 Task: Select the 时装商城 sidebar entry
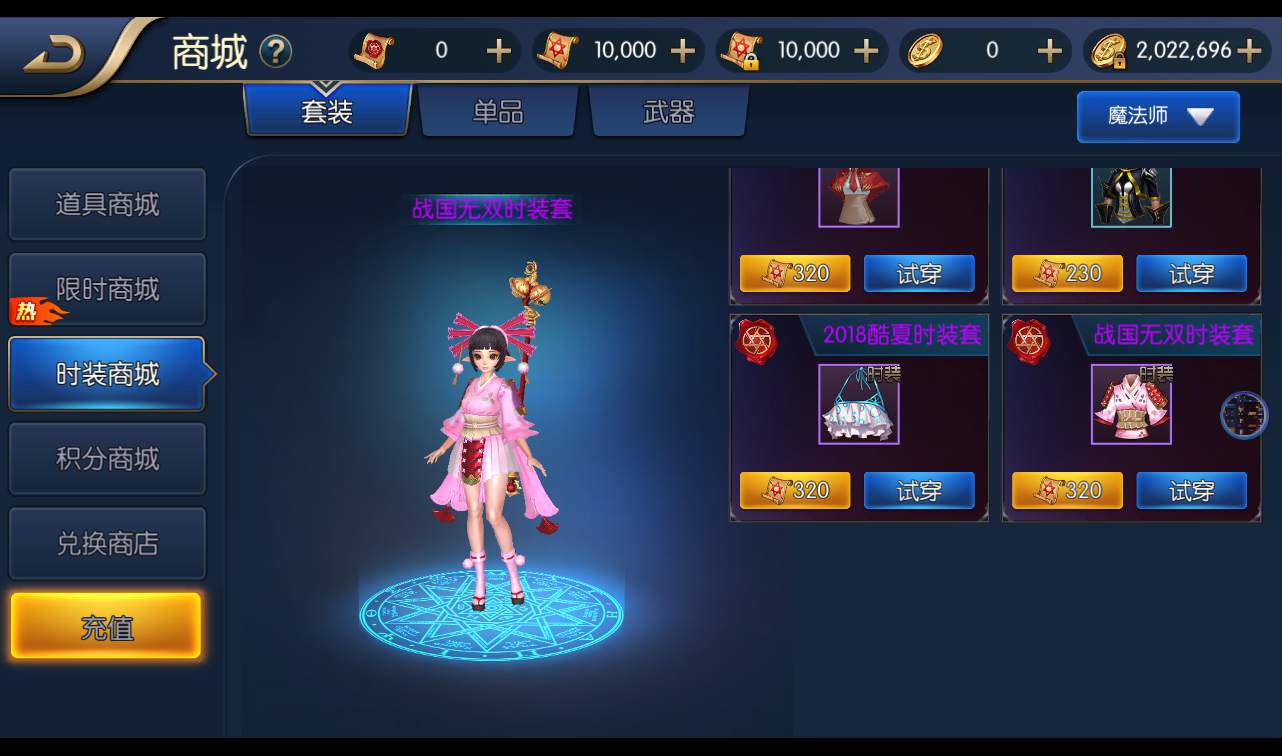tap(107, 374)
